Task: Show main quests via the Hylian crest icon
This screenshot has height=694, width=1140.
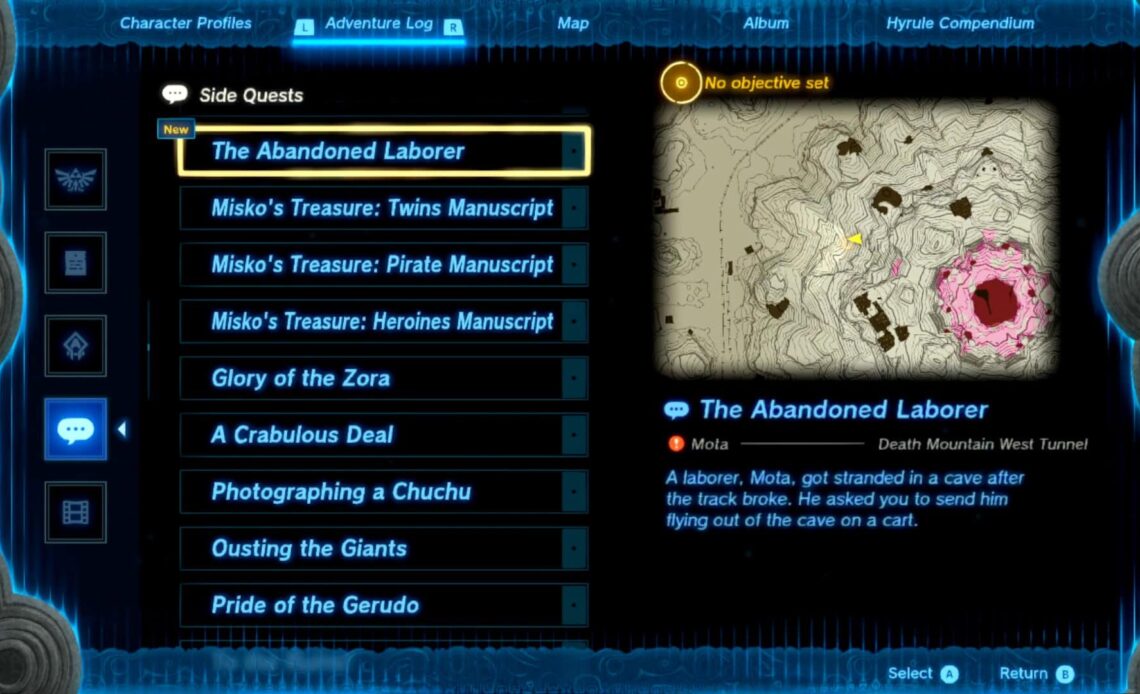Action: click(75, 180)
